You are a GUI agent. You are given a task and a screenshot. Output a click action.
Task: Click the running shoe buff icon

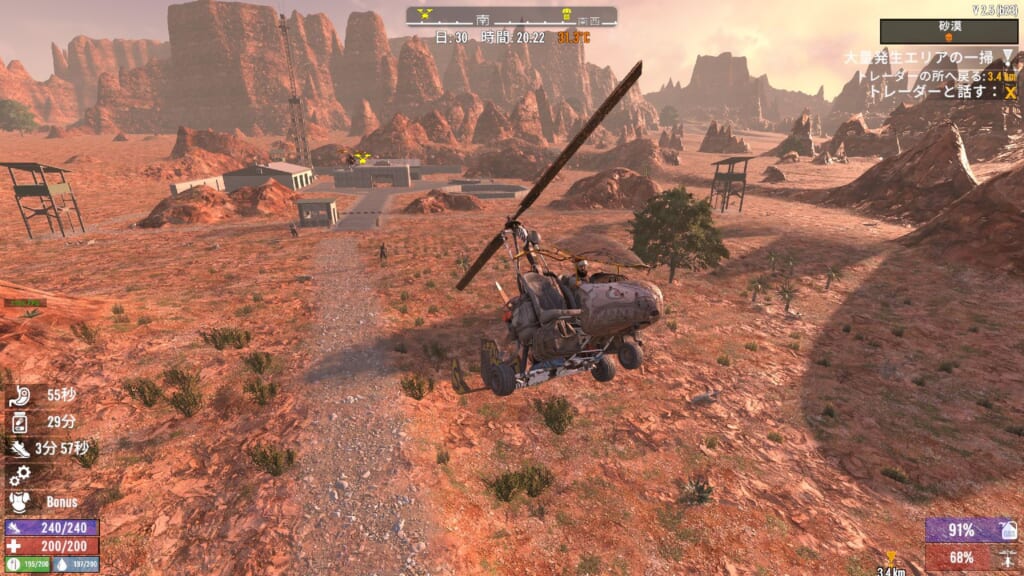18,447
